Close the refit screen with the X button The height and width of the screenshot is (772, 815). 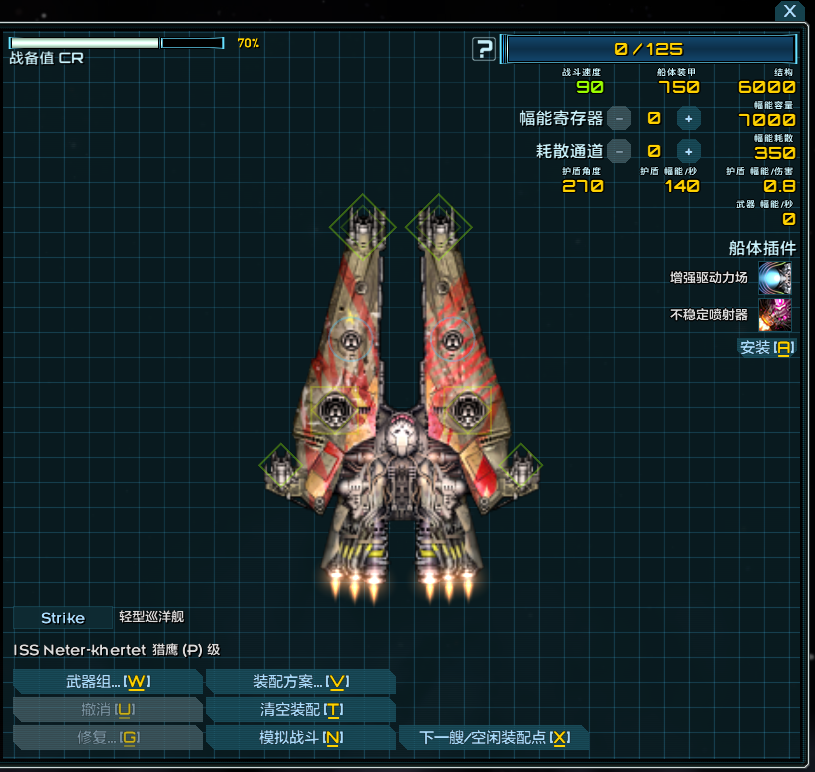[x=790, y=12]
